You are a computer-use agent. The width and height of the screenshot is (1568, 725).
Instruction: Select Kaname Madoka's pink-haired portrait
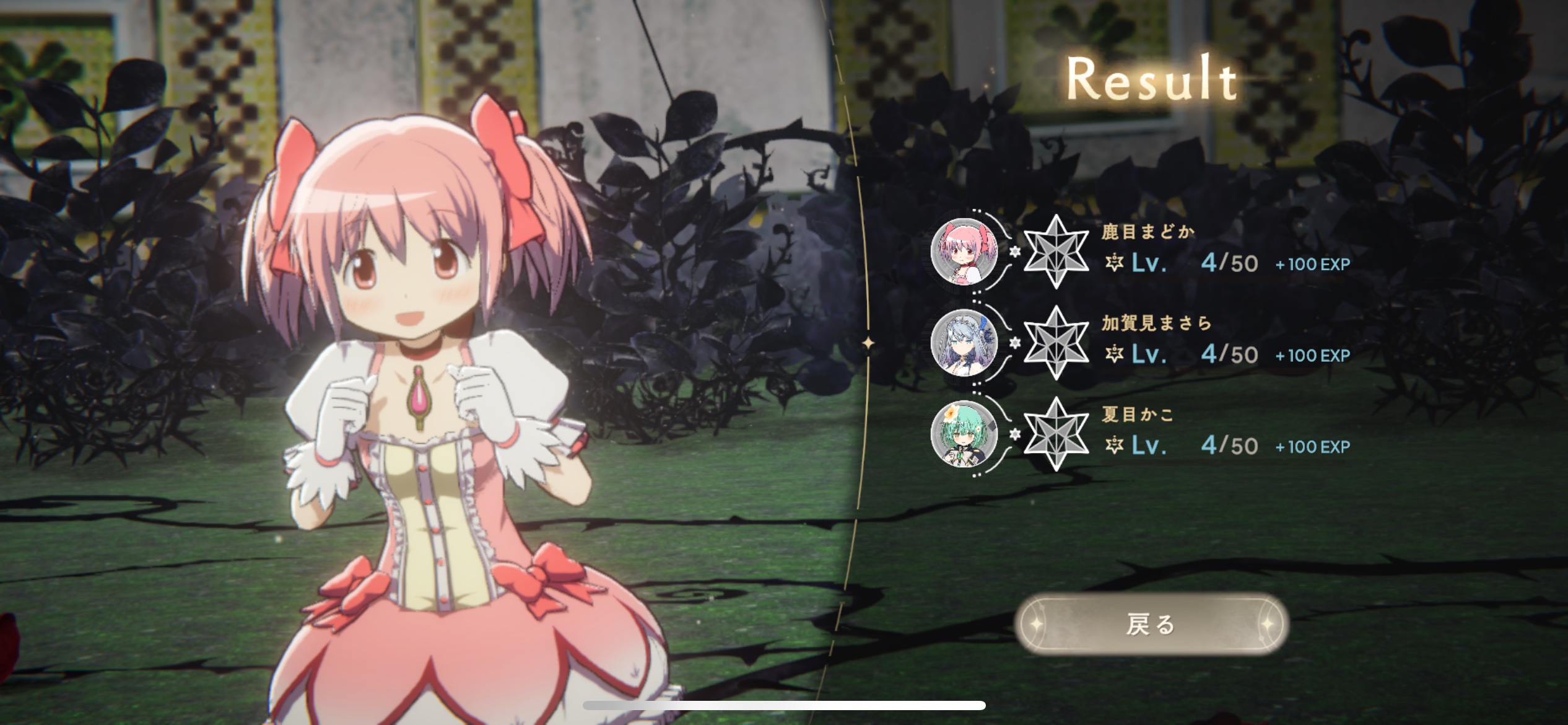coord(964,252)
